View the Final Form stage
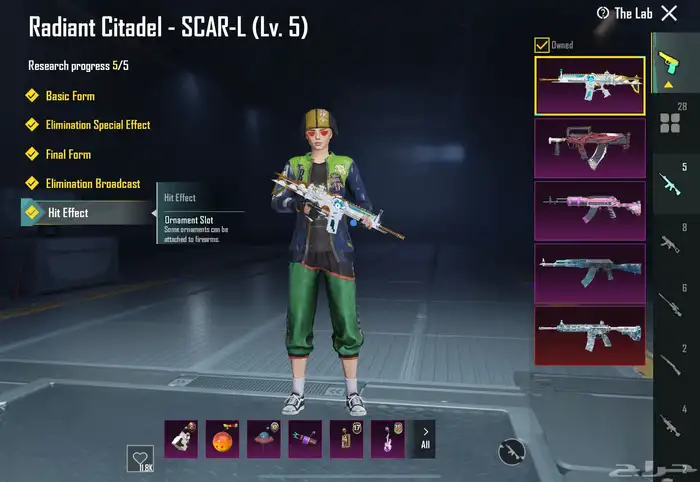 (69, 155)
